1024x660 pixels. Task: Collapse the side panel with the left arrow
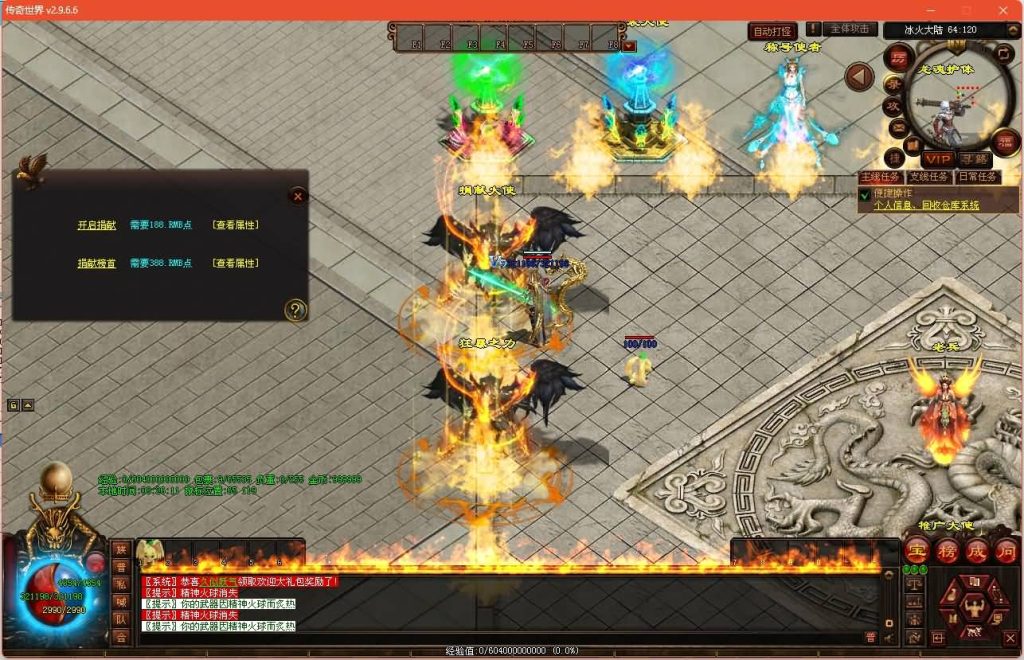(860, 76)
